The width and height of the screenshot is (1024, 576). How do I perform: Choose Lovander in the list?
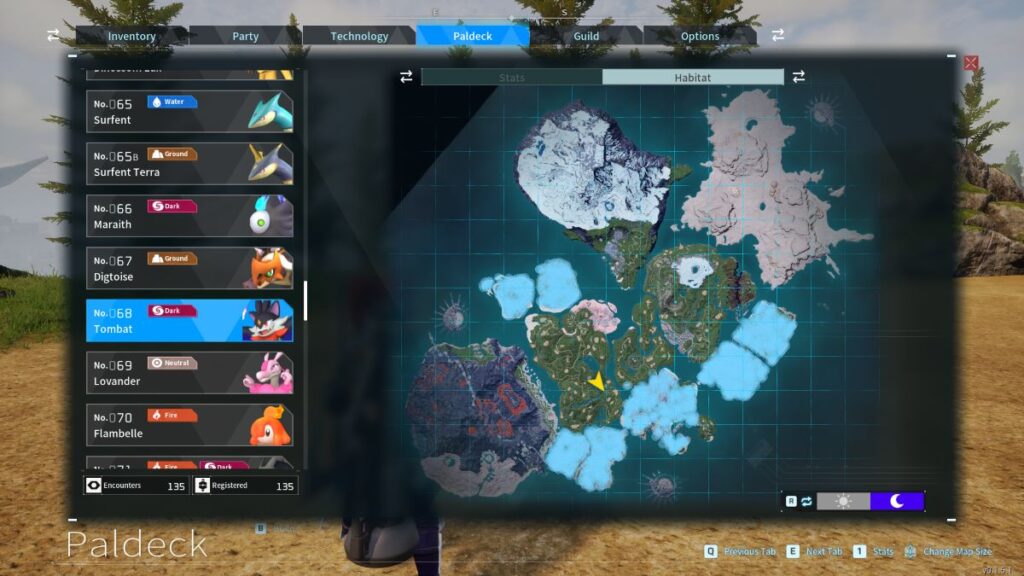(x=190, y=372)
